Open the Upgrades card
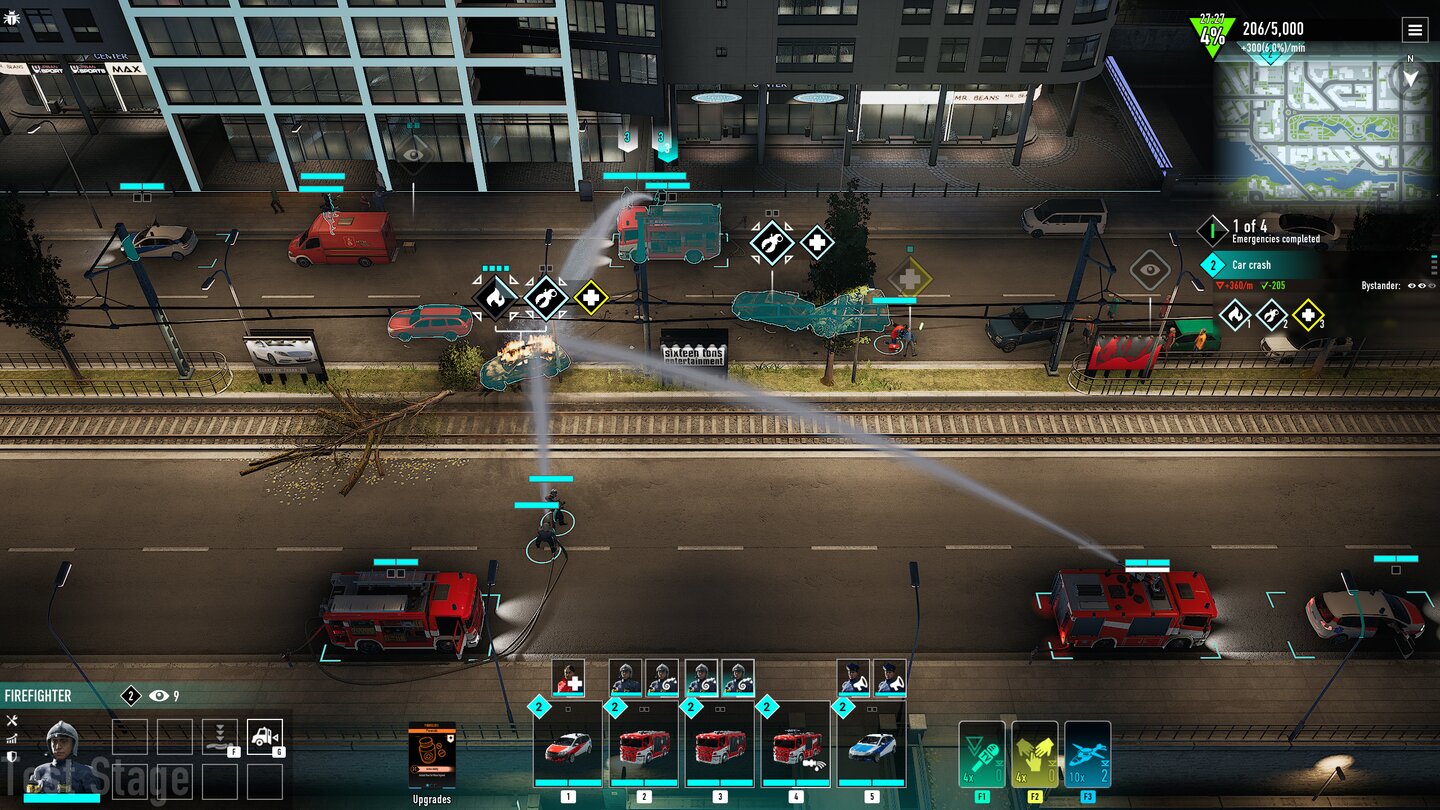Screen dimensions: 1440x810 pos(432,756)
